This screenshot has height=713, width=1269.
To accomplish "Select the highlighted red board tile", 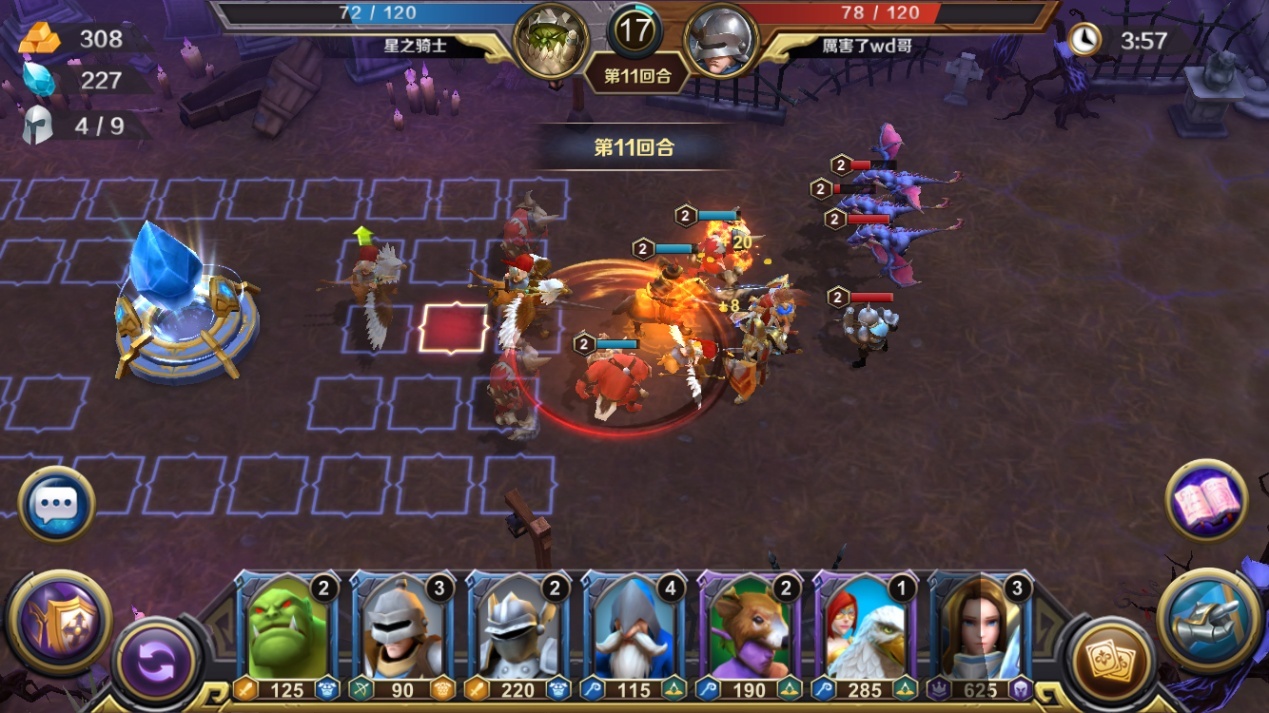I will (454, 328).
